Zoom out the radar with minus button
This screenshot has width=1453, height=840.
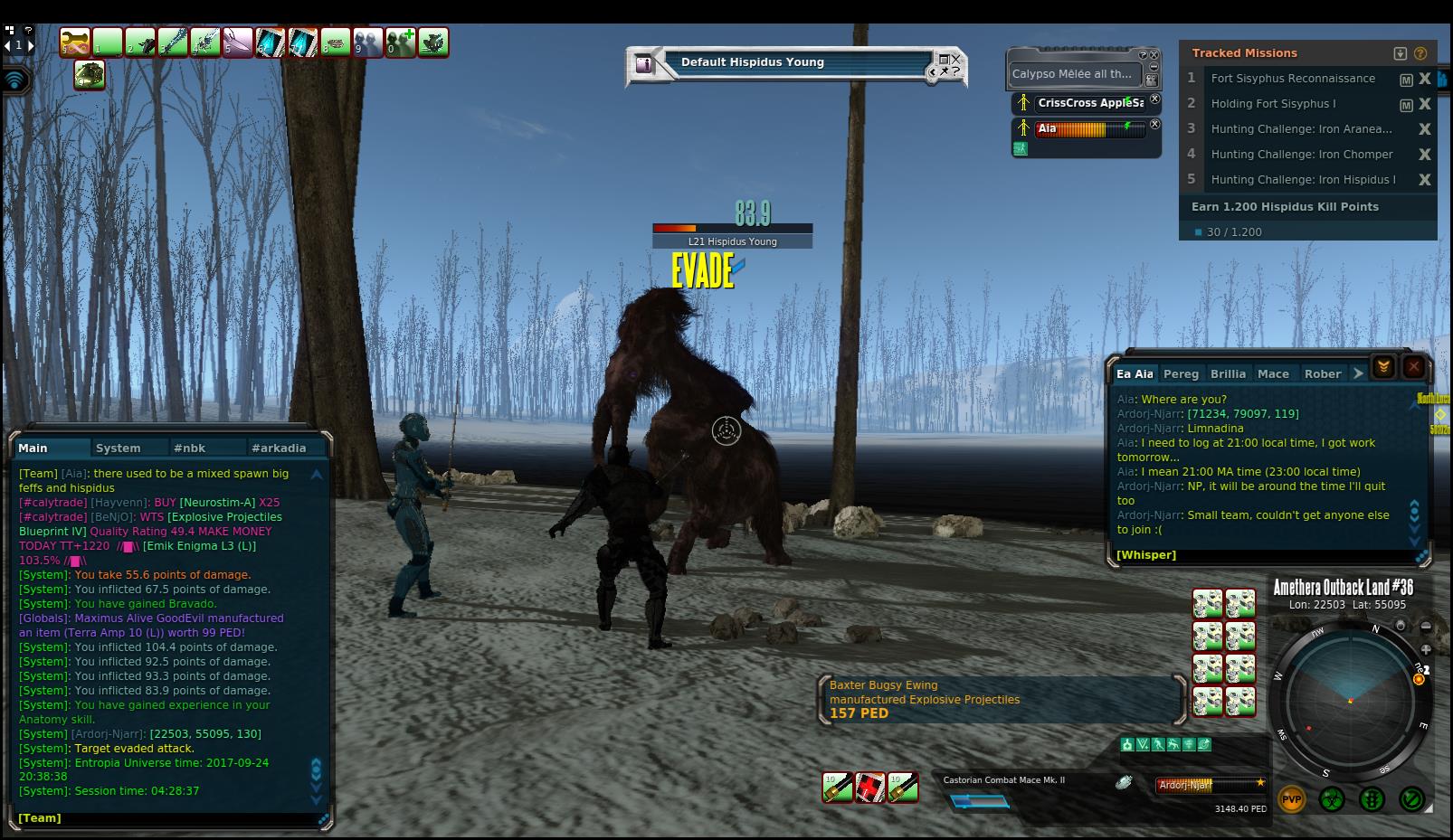click(1426, 626)
